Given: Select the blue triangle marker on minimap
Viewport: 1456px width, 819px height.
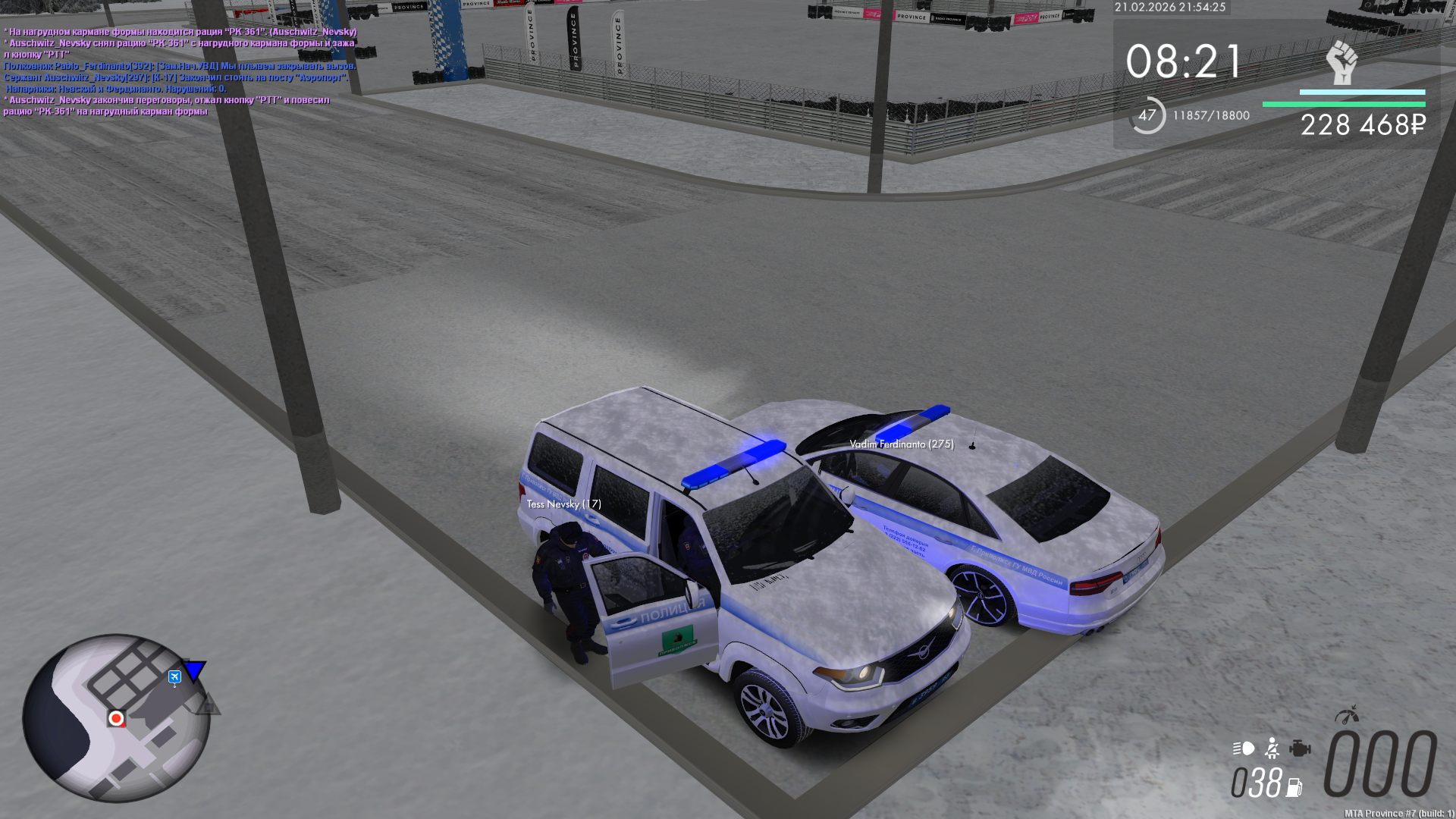Looking at the screenshot, I should [x=195, y=670].
